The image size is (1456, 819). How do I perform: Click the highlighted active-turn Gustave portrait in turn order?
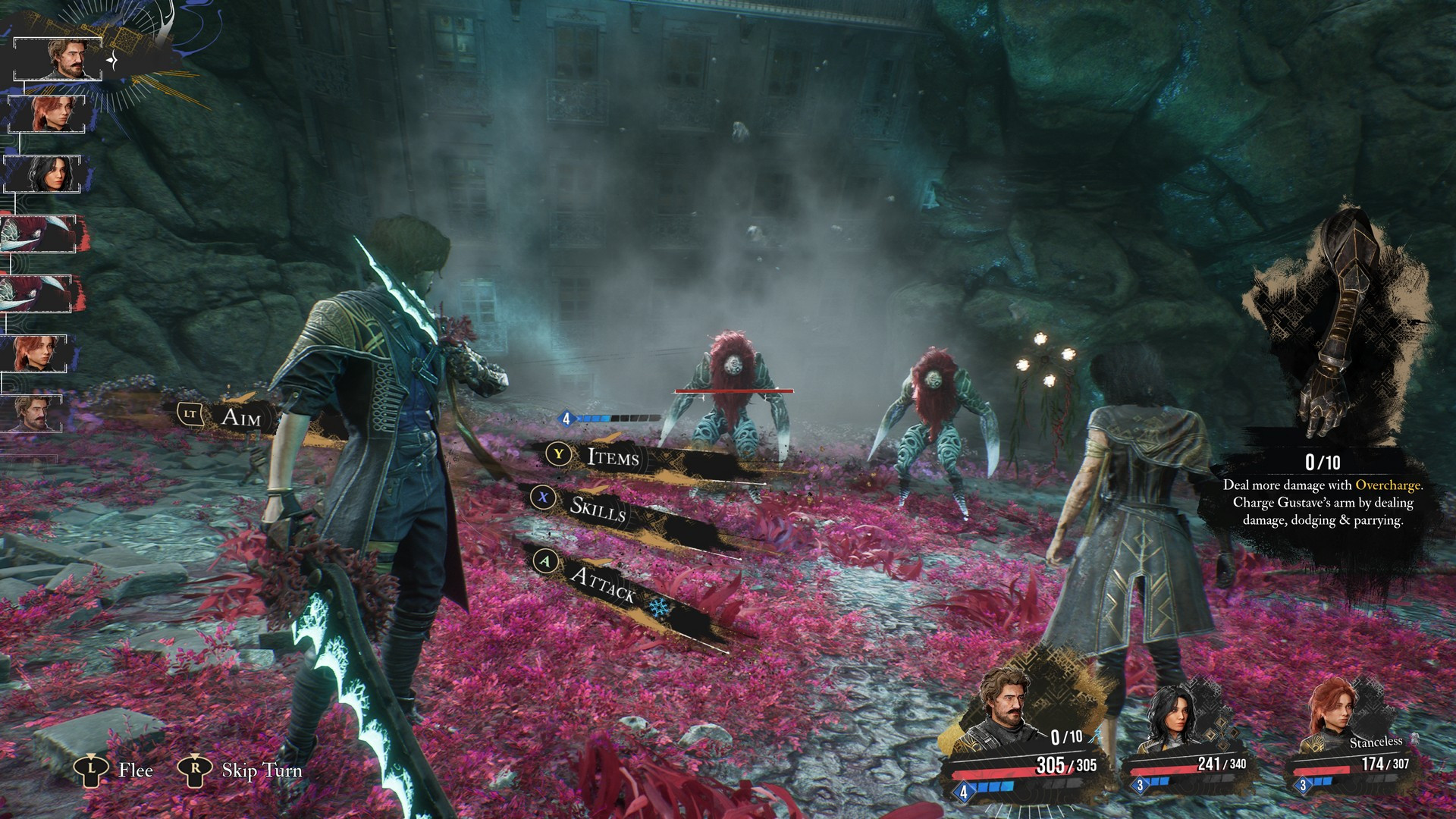coord(73,58)
